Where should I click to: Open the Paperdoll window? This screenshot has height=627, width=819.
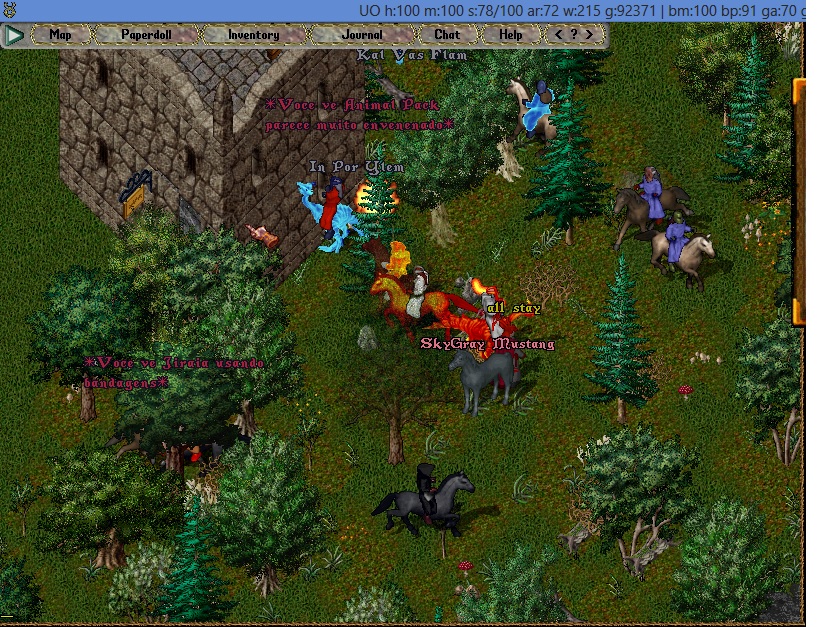click(x=147, y=35)
